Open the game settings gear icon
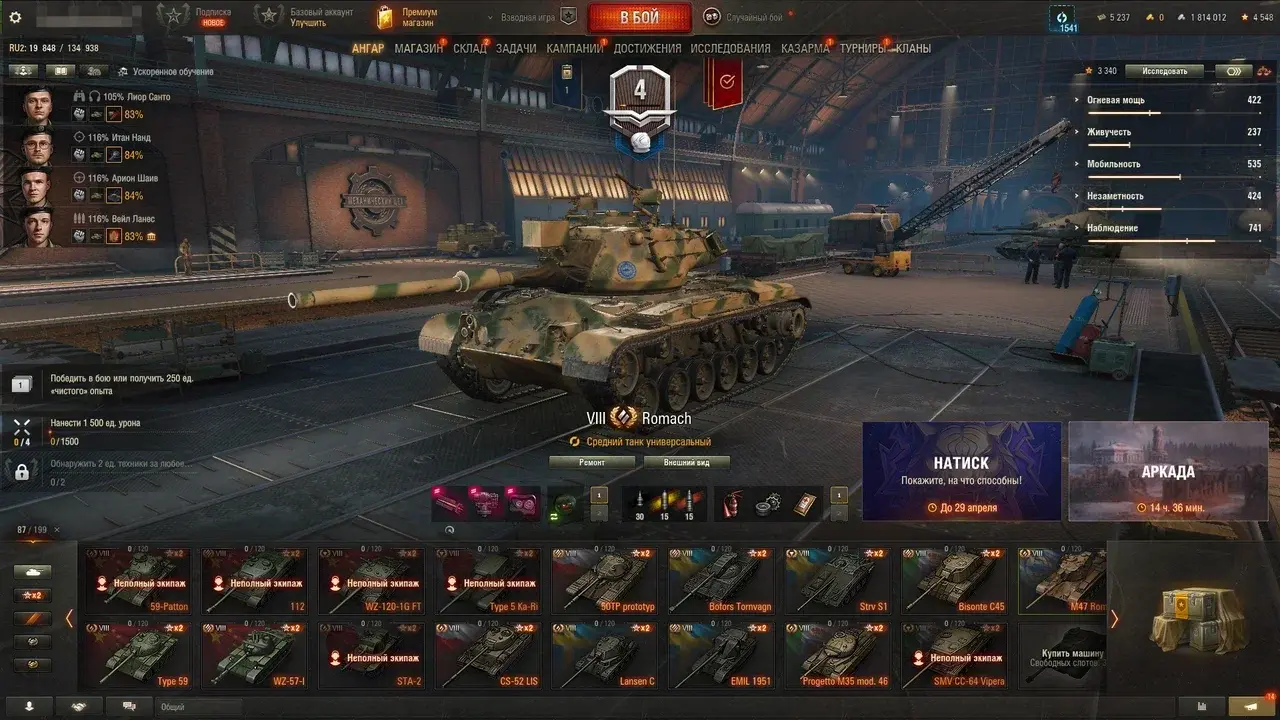The width and height of the screenshot is (1280, 720). (x=15, y=17)
